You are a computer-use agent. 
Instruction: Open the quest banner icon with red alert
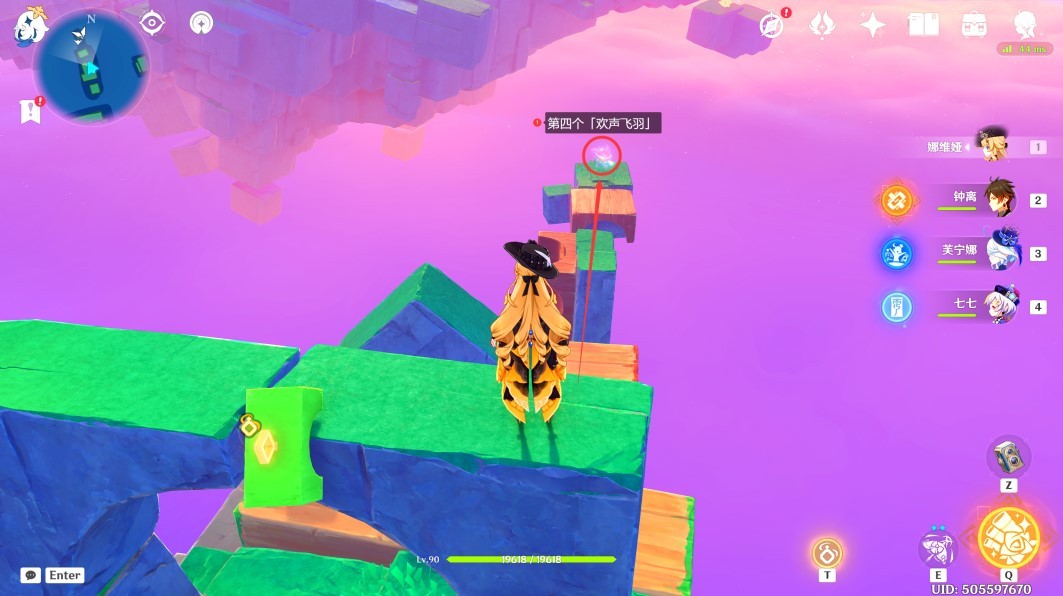(x=30, y=111)
